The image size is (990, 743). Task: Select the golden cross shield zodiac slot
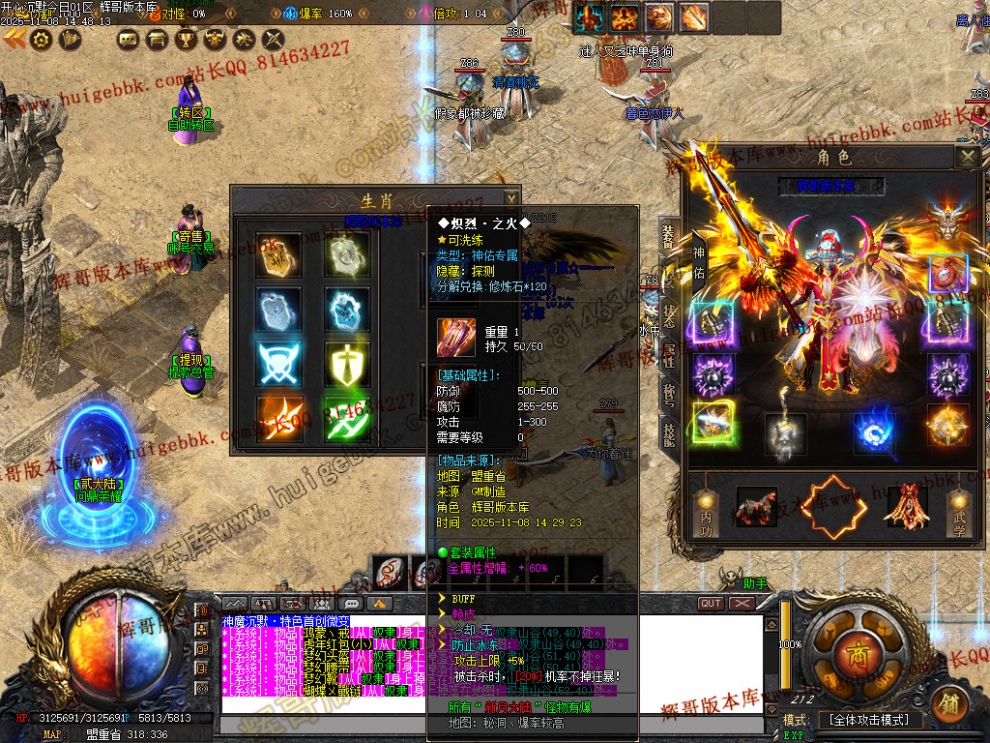pyautogui.click(x=347, y=363)
